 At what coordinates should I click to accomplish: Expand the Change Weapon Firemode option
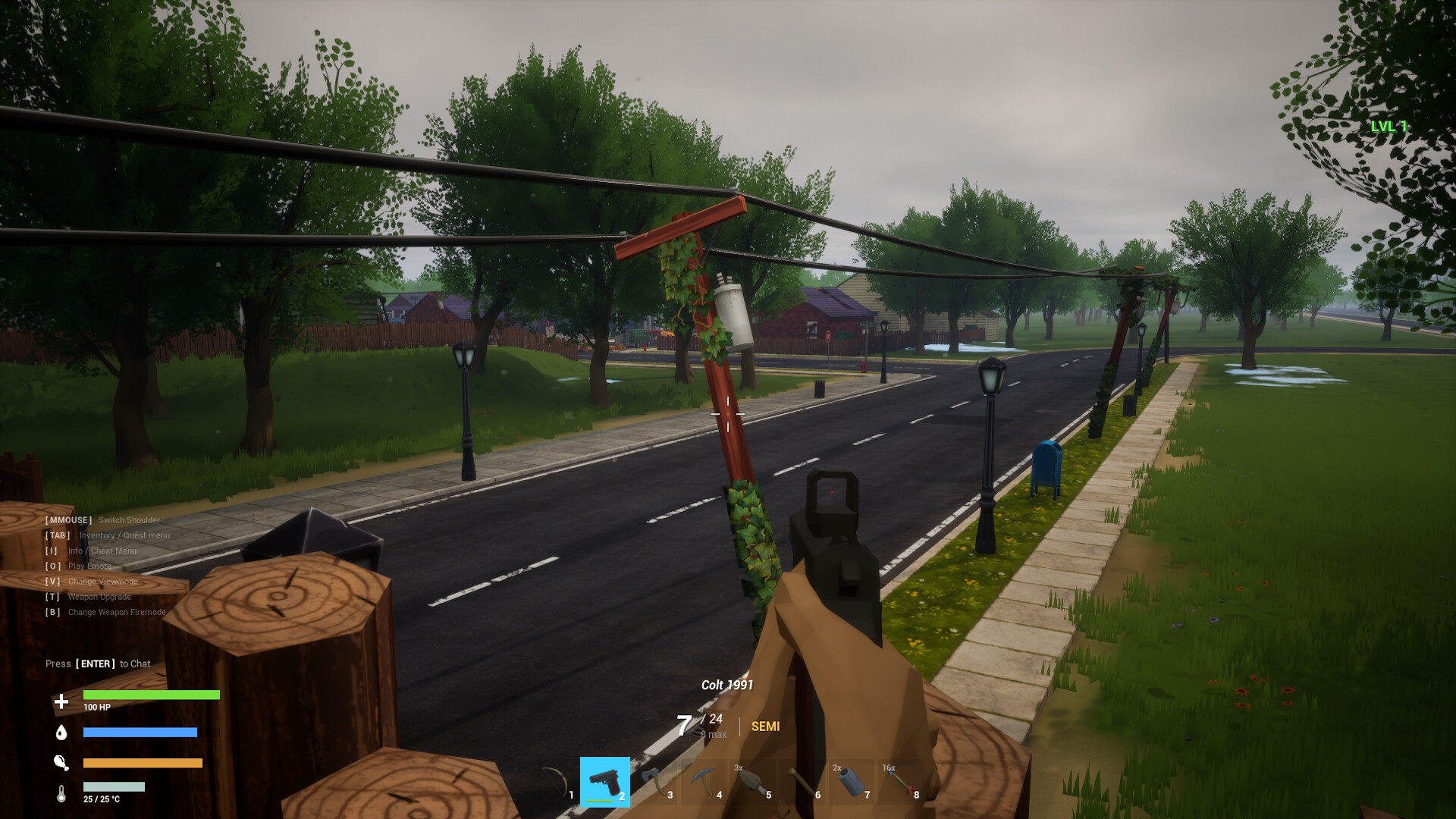104,612
